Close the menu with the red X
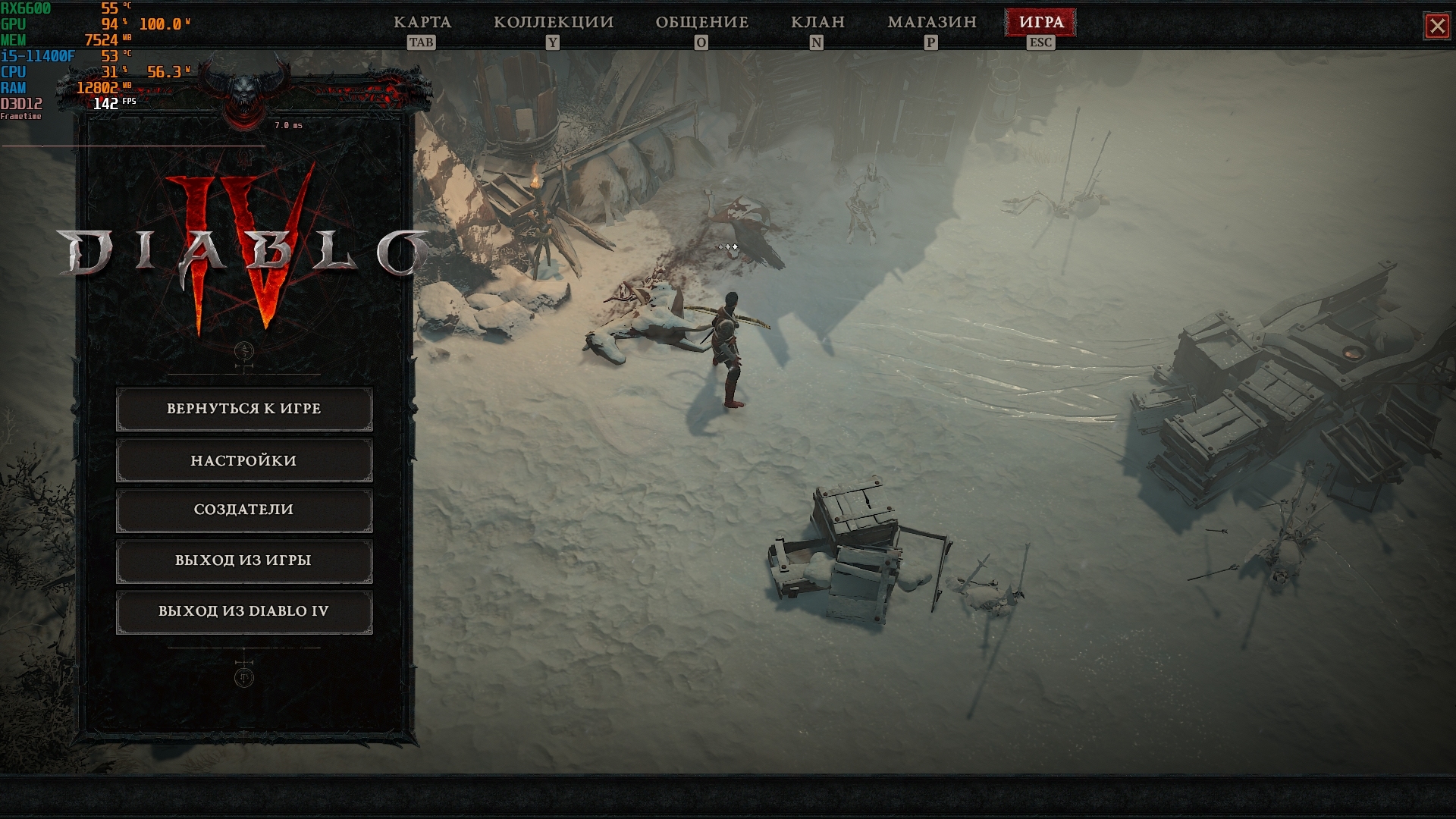This screenshot has height=819, width=1456. pyautogui.click(x=1437, y=27)
